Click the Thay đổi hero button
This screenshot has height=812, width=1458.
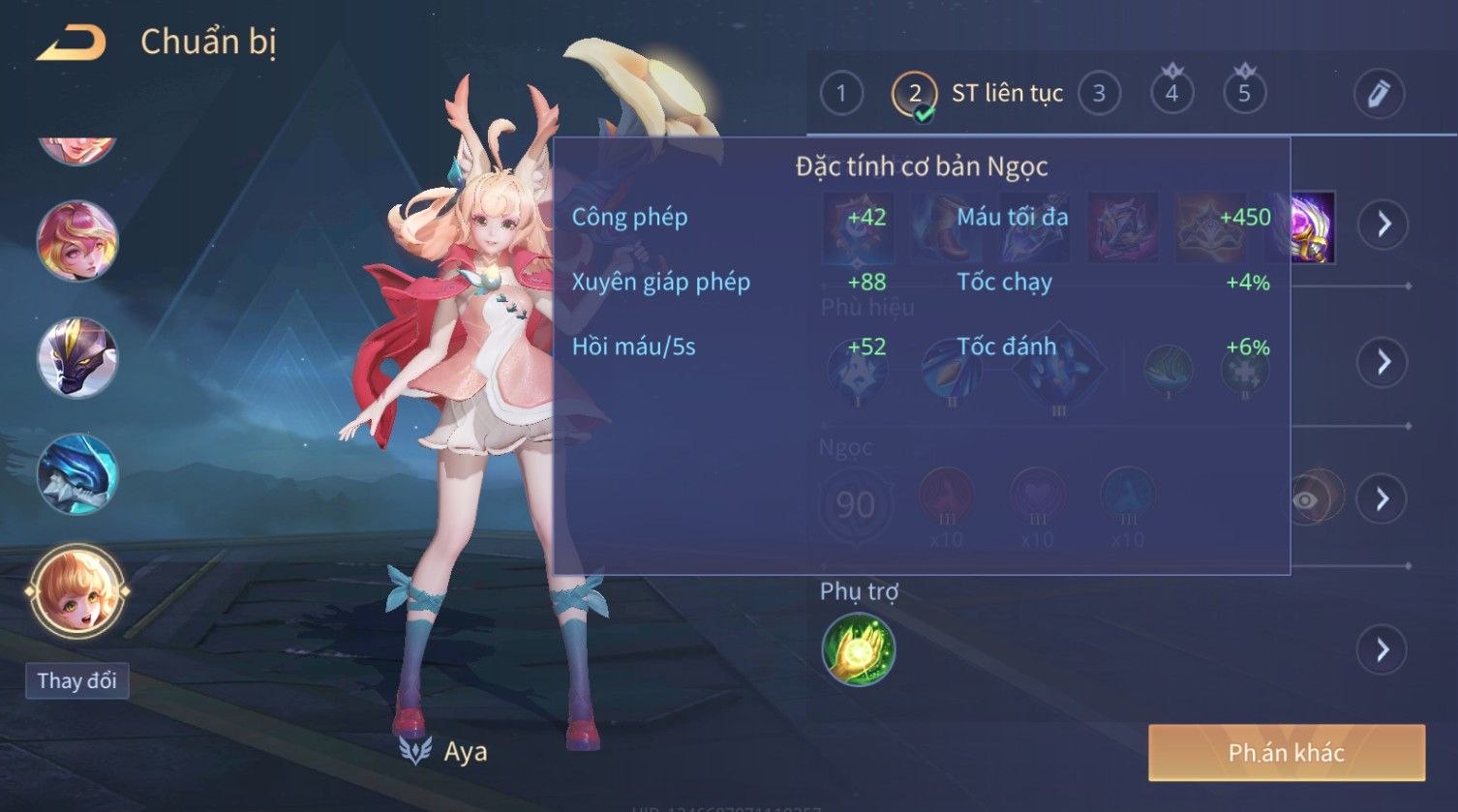click(76, 680)
